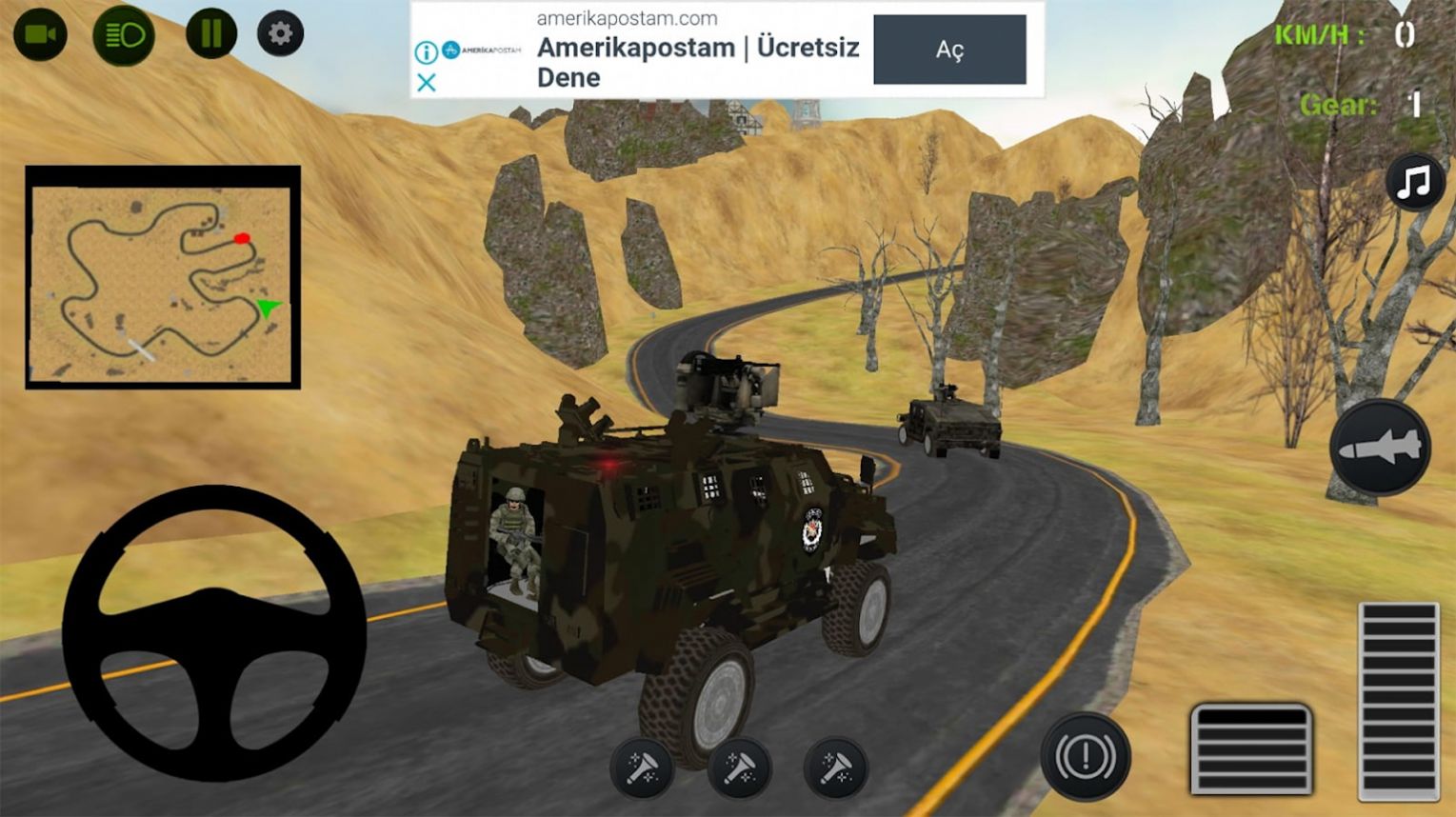Image resolution: width=1456 pixels, height=817 pixels.
Task: Tap the track minimap
Action: pos(162,277)
